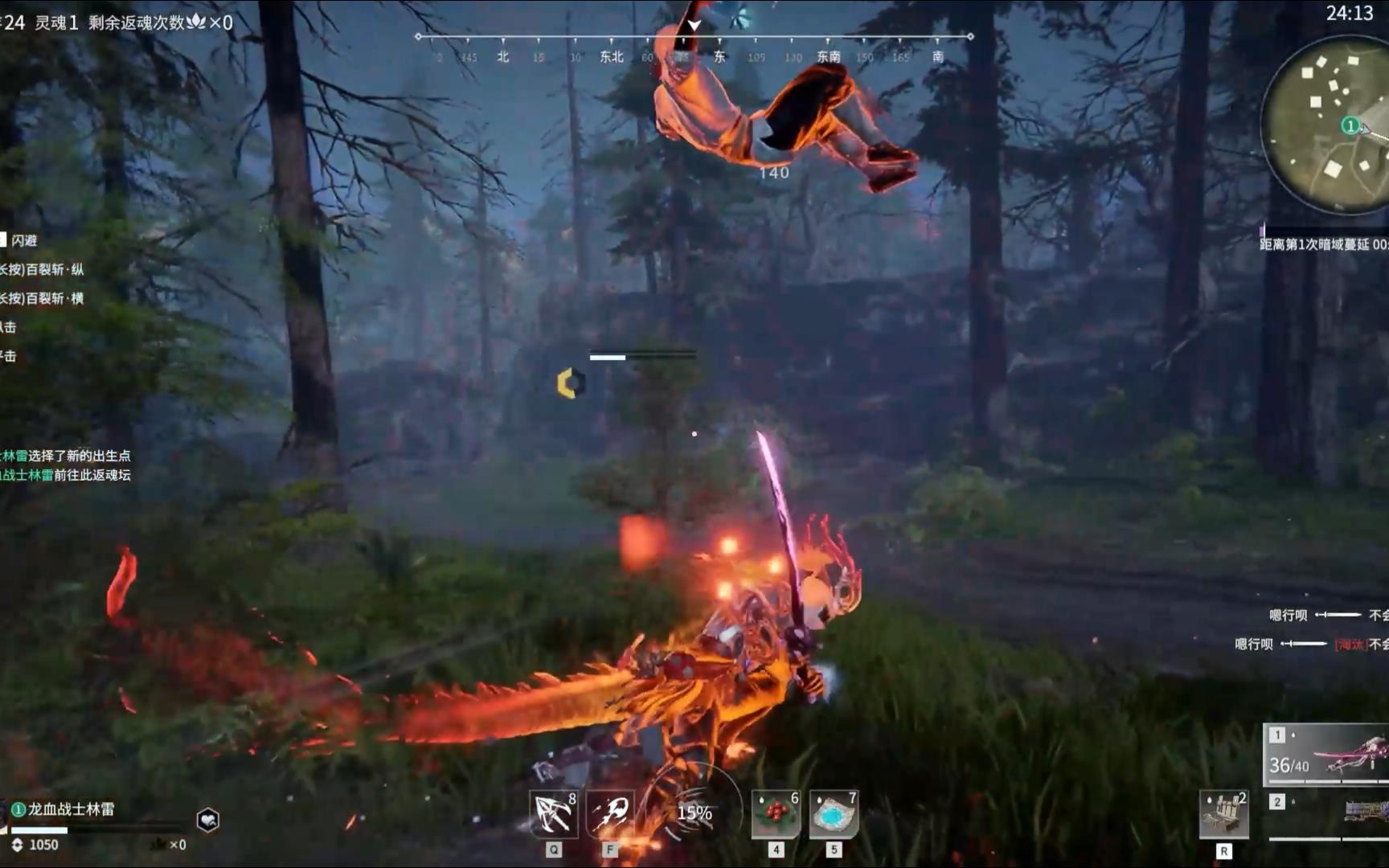Viewport: 1389px width, 868px height.
Task: Select the glowing blue armor powder slot
Action: (834, 815)
